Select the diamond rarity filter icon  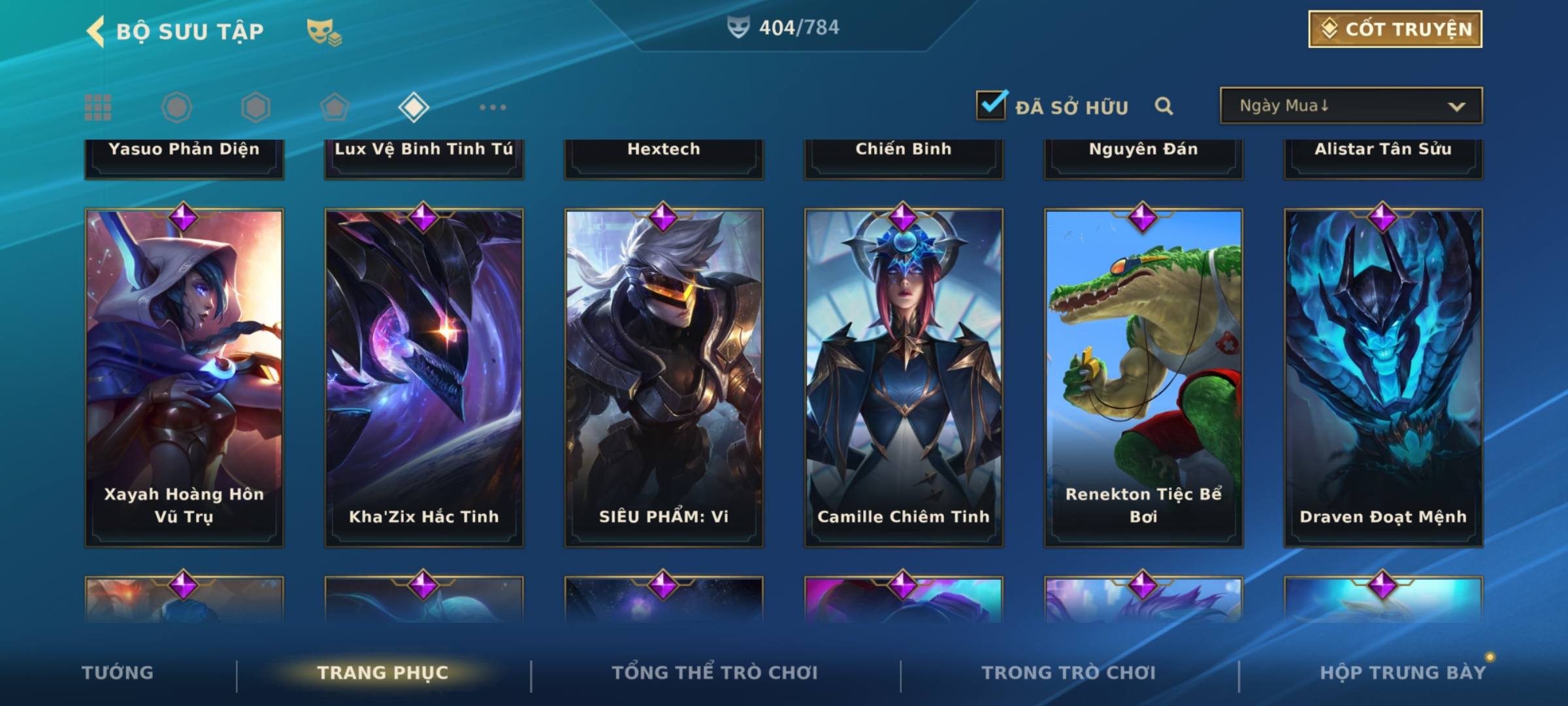click(414, 107)
